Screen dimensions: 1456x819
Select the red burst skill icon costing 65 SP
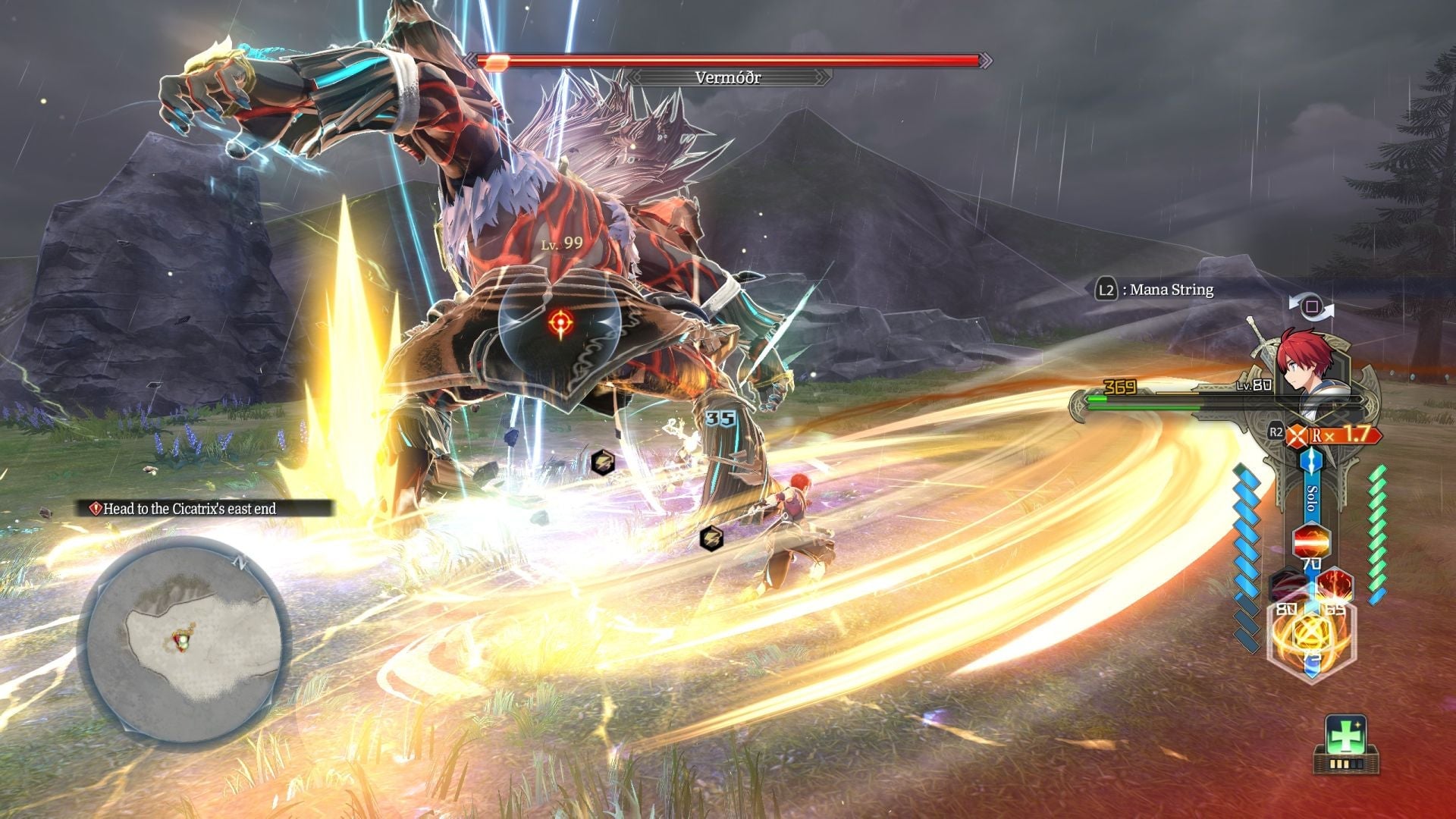[x=1335, y=582]
